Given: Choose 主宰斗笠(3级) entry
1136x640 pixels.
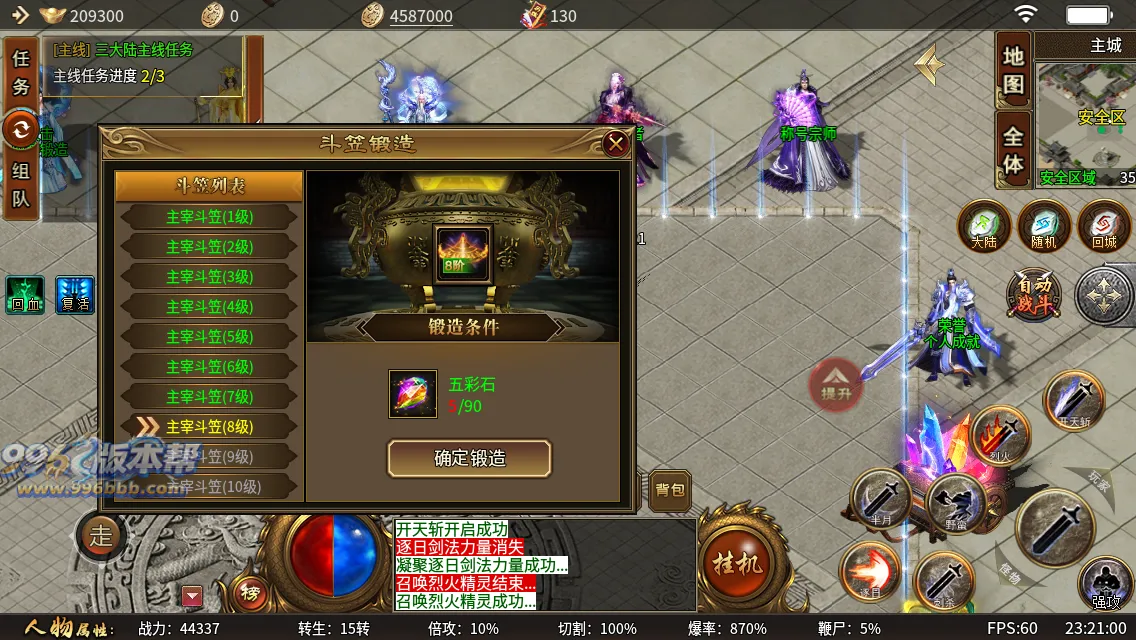Looking at the screenshot, I should click(209, 277).
